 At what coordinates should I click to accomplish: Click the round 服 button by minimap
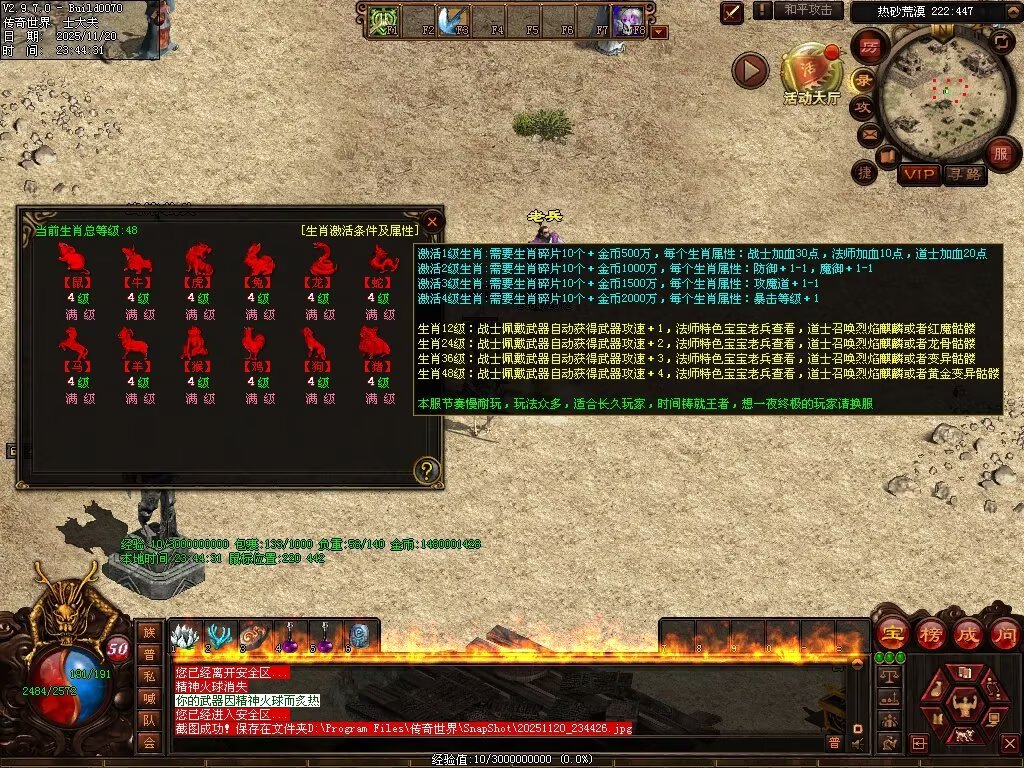click(1000, 154)
